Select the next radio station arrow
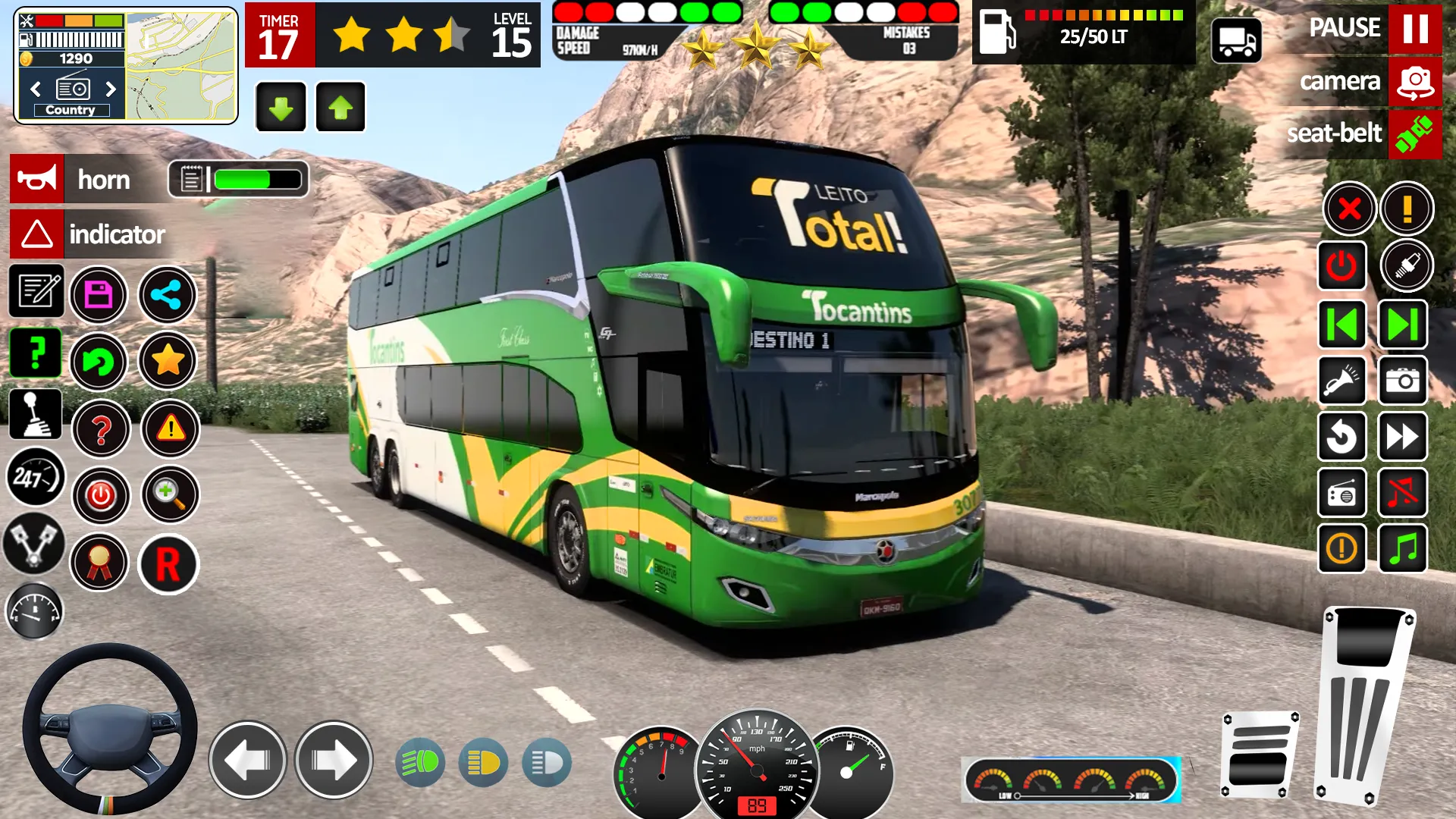This screenshot has width=1456, height=819. point(111,89)
